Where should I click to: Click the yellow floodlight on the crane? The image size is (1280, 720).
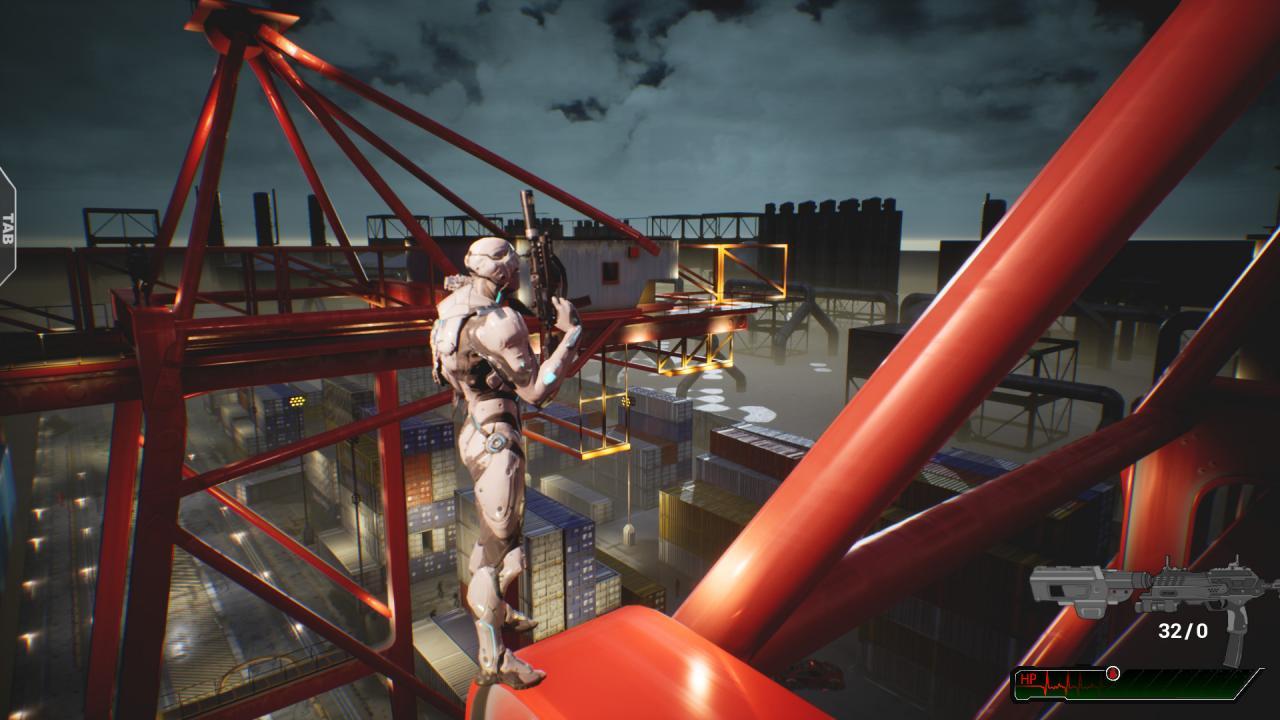(294, 399)
